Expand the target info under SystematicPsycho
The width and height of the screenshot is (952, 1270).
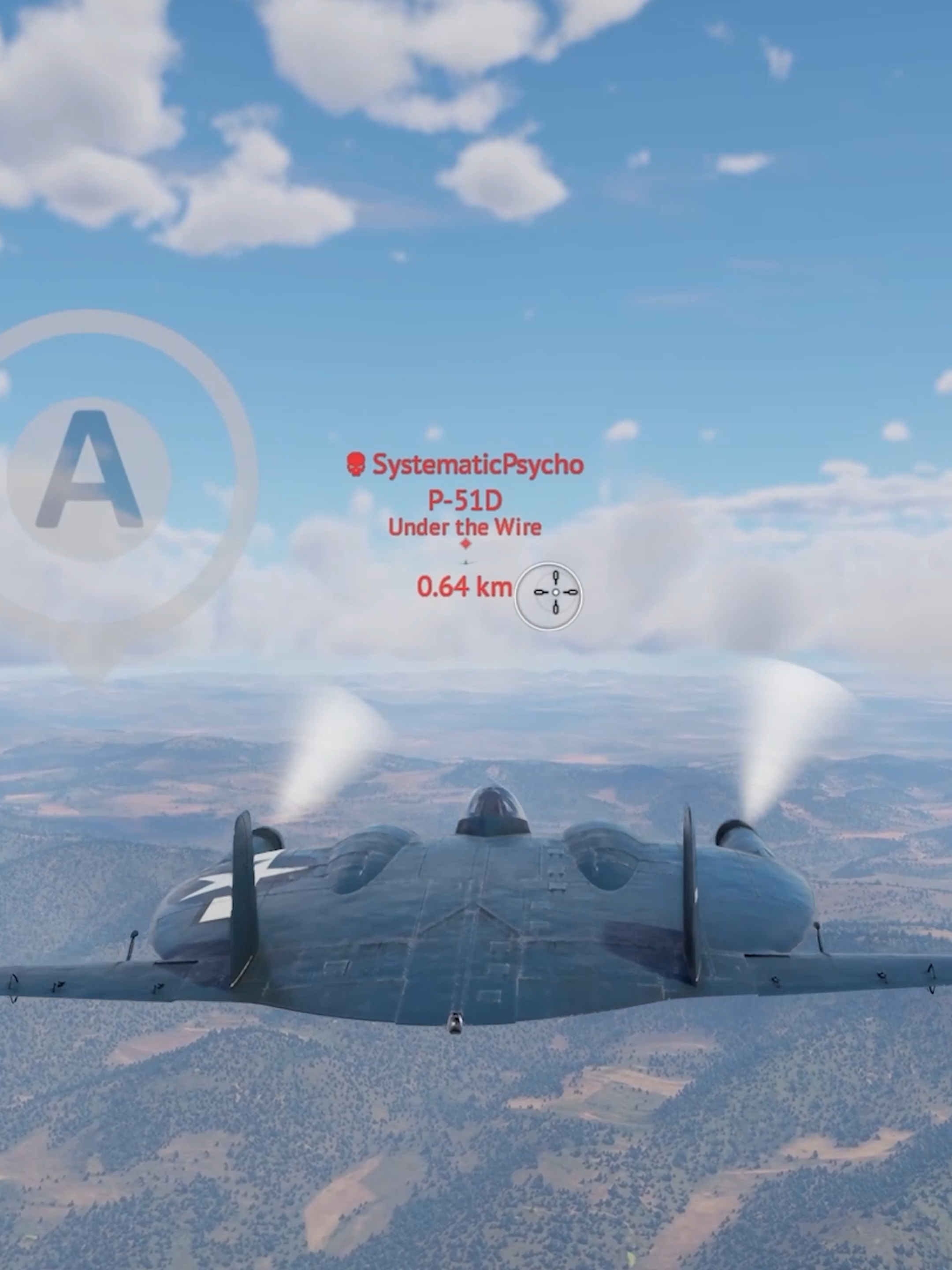pos(466,500)
